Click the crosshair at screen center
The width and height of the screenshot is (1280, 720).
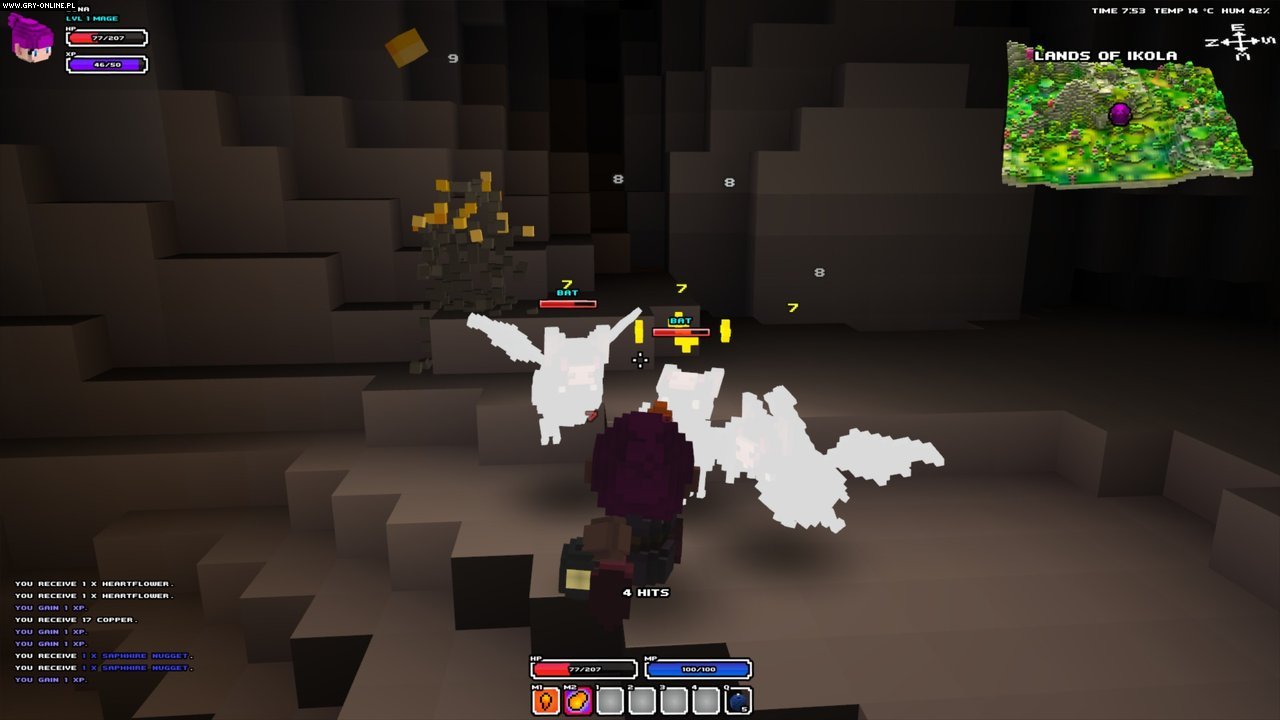(641, 362)
